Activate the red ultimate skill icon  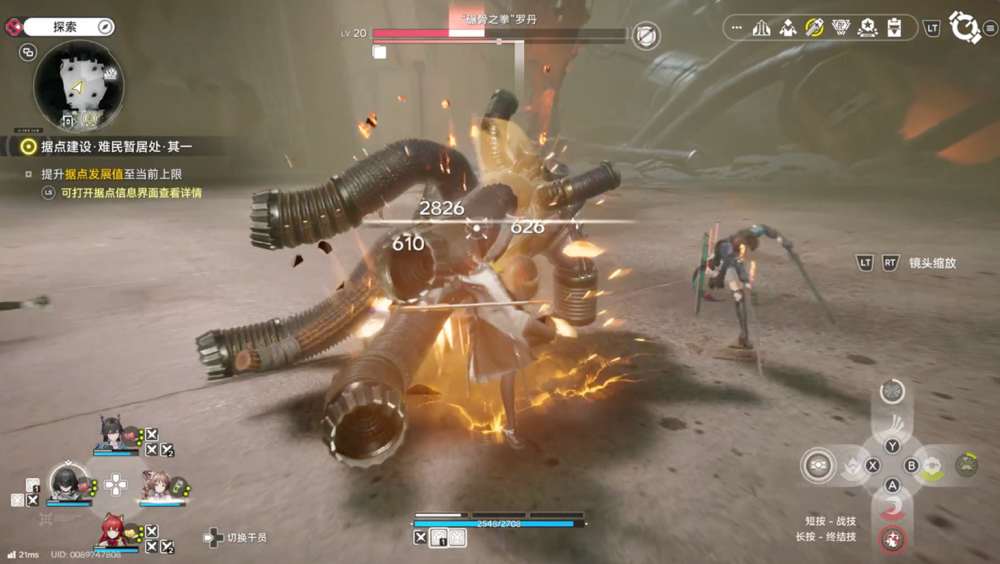click(892, 538)
